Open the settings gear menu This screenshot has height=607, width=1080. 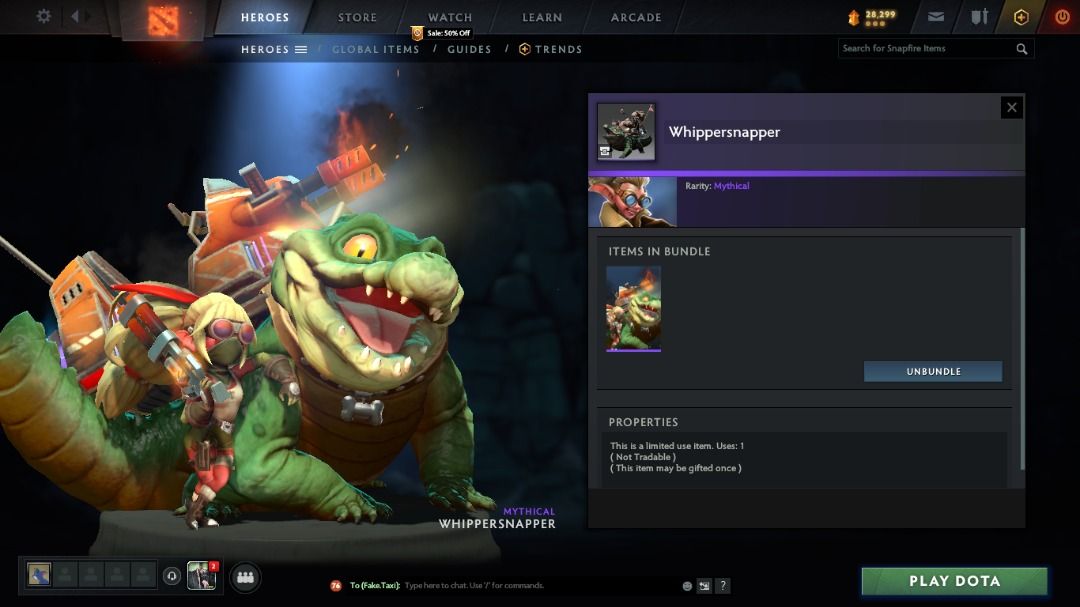point(44,16)
